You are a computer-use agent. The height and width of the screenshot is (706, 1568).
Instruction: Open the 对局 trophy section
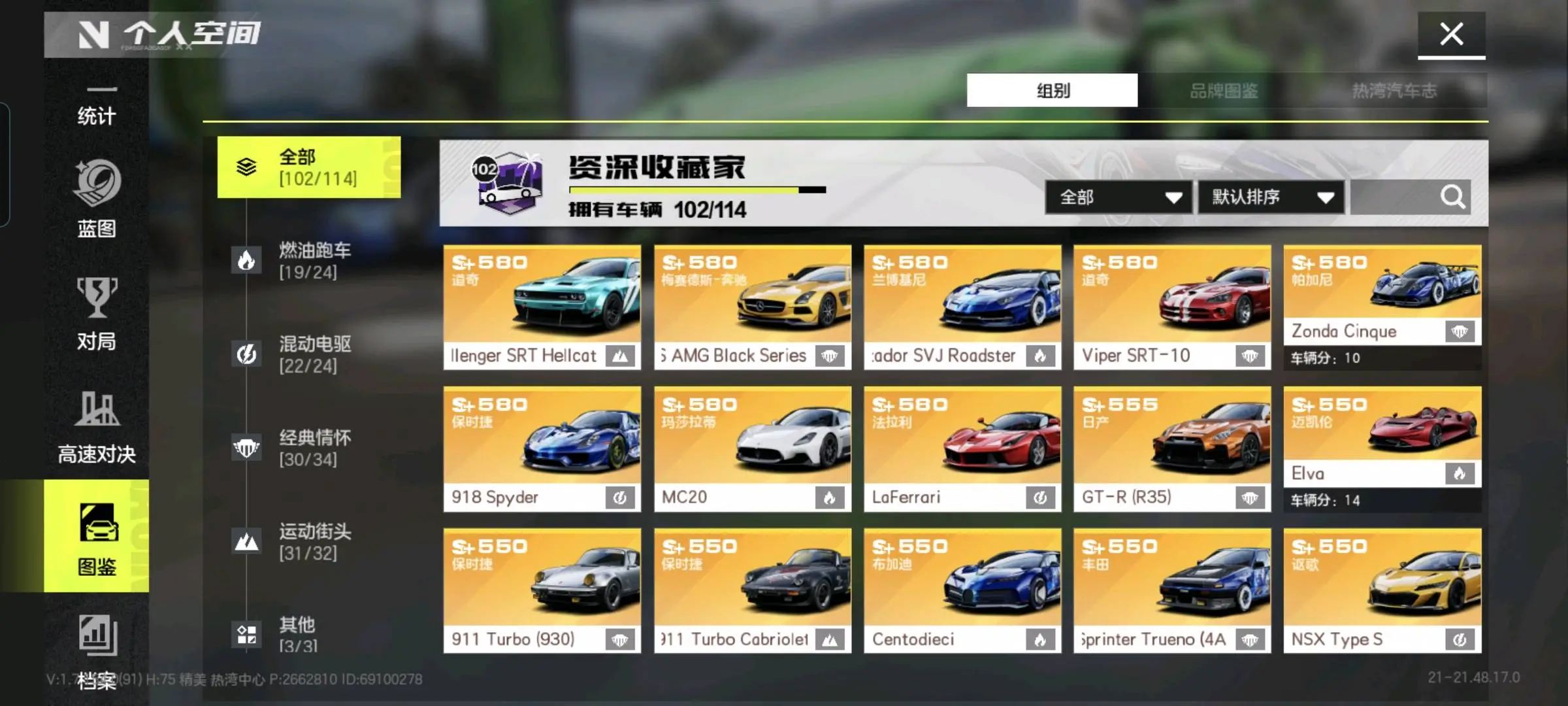(x=96, y=314)
